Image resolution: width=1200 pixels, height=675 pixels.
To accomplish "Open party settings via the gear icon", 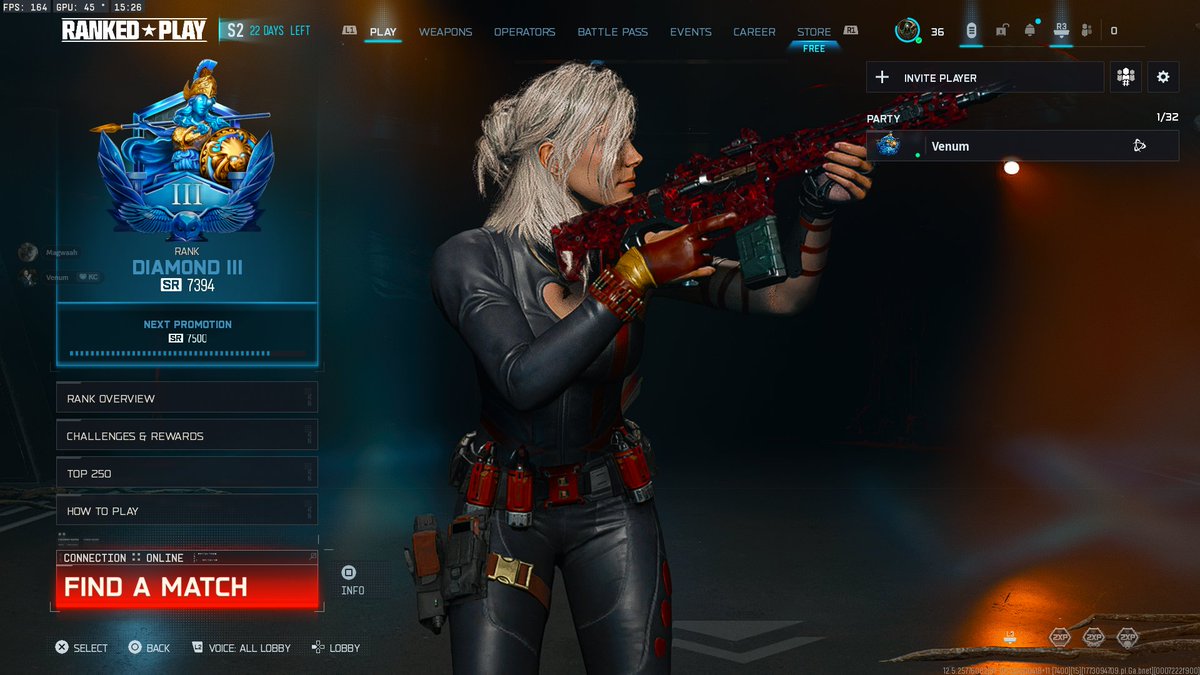I will tap(1162, 78).
